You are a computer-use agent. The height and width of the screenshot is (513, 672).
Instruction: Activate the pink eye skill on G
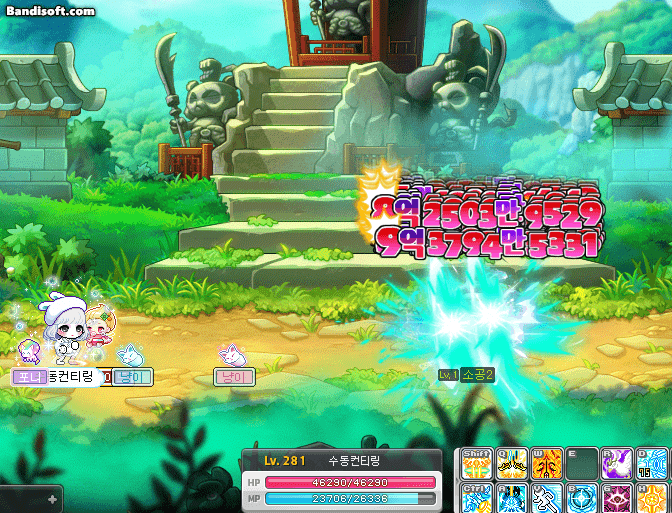point(615,497)
